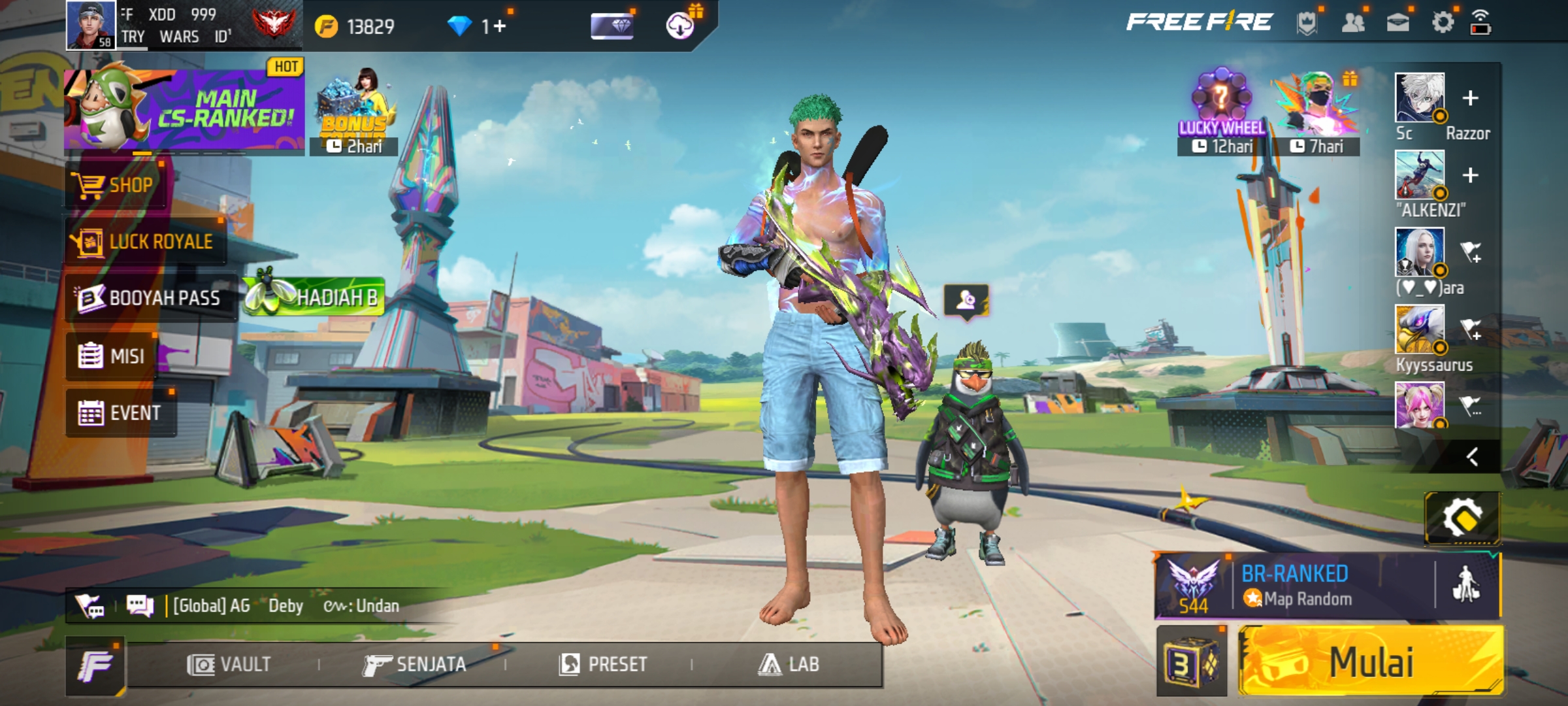
Task: Go to the VAULT tab
Action: (x=229, y=665)
